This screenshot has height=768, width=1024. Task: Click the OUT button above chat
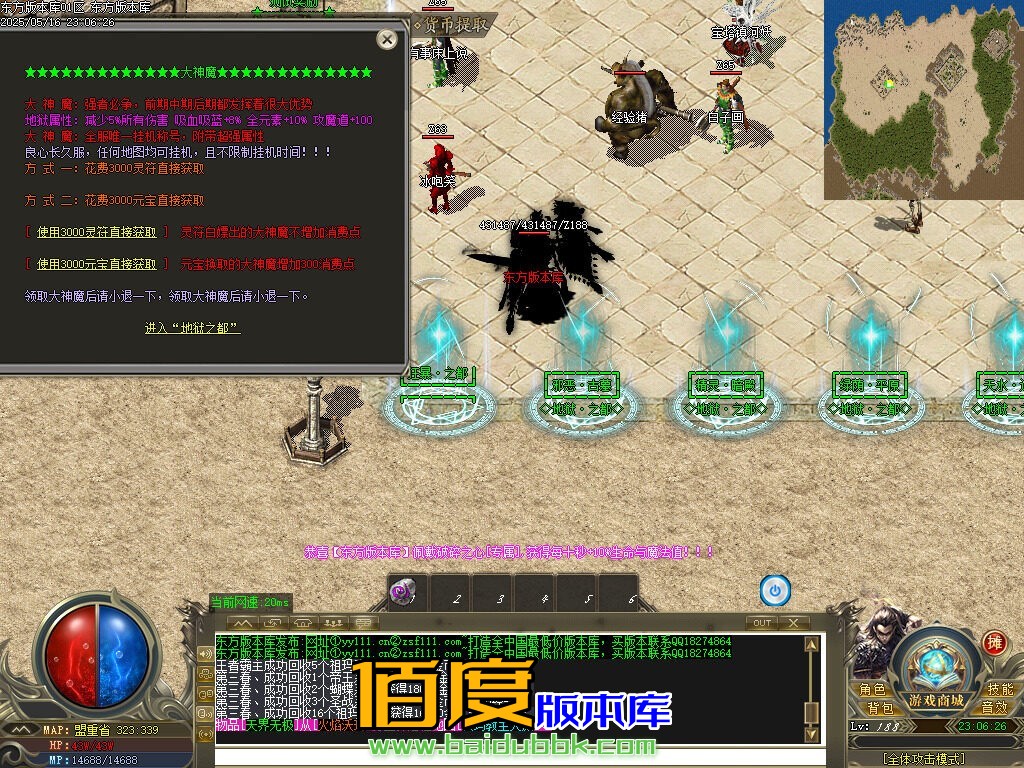[x=762, y=623]
